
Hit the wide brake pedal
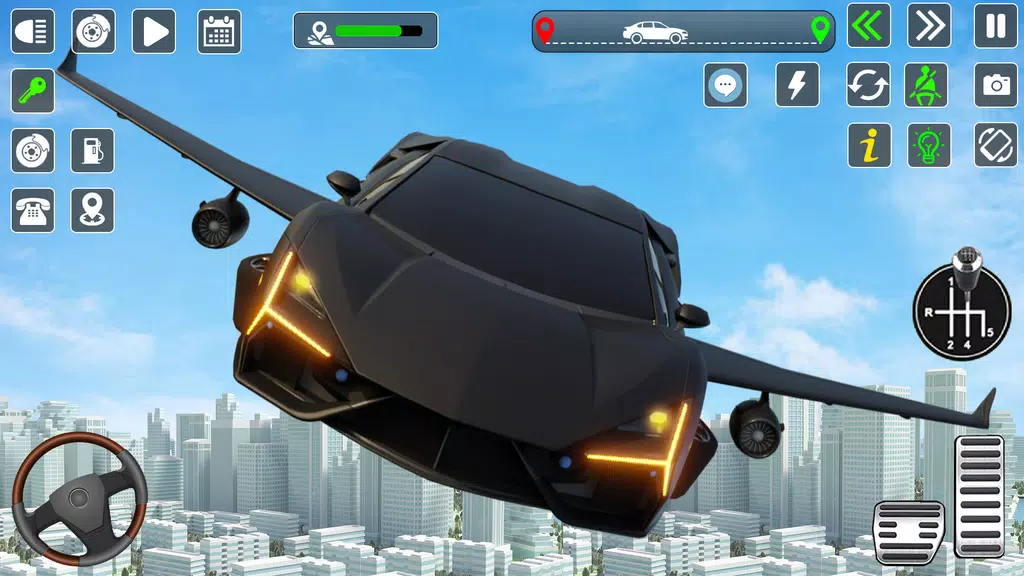pyautogui.click(x=909, y=532)
